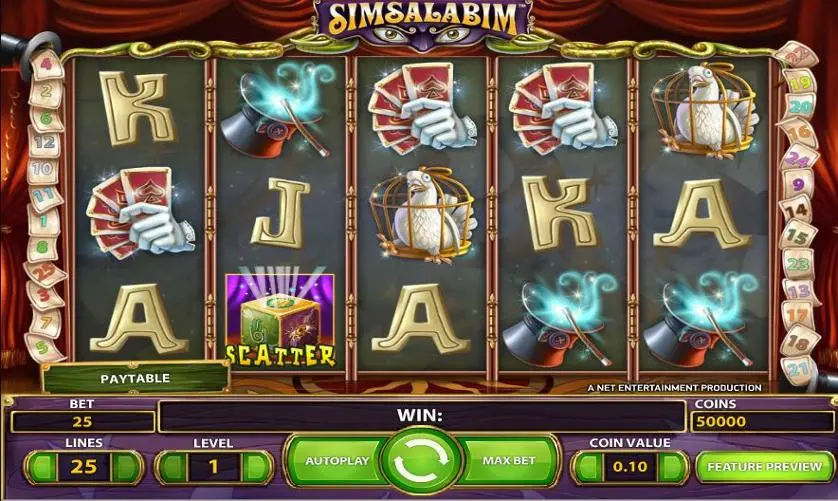Choose payline card number 23

(x=797, y=264)
